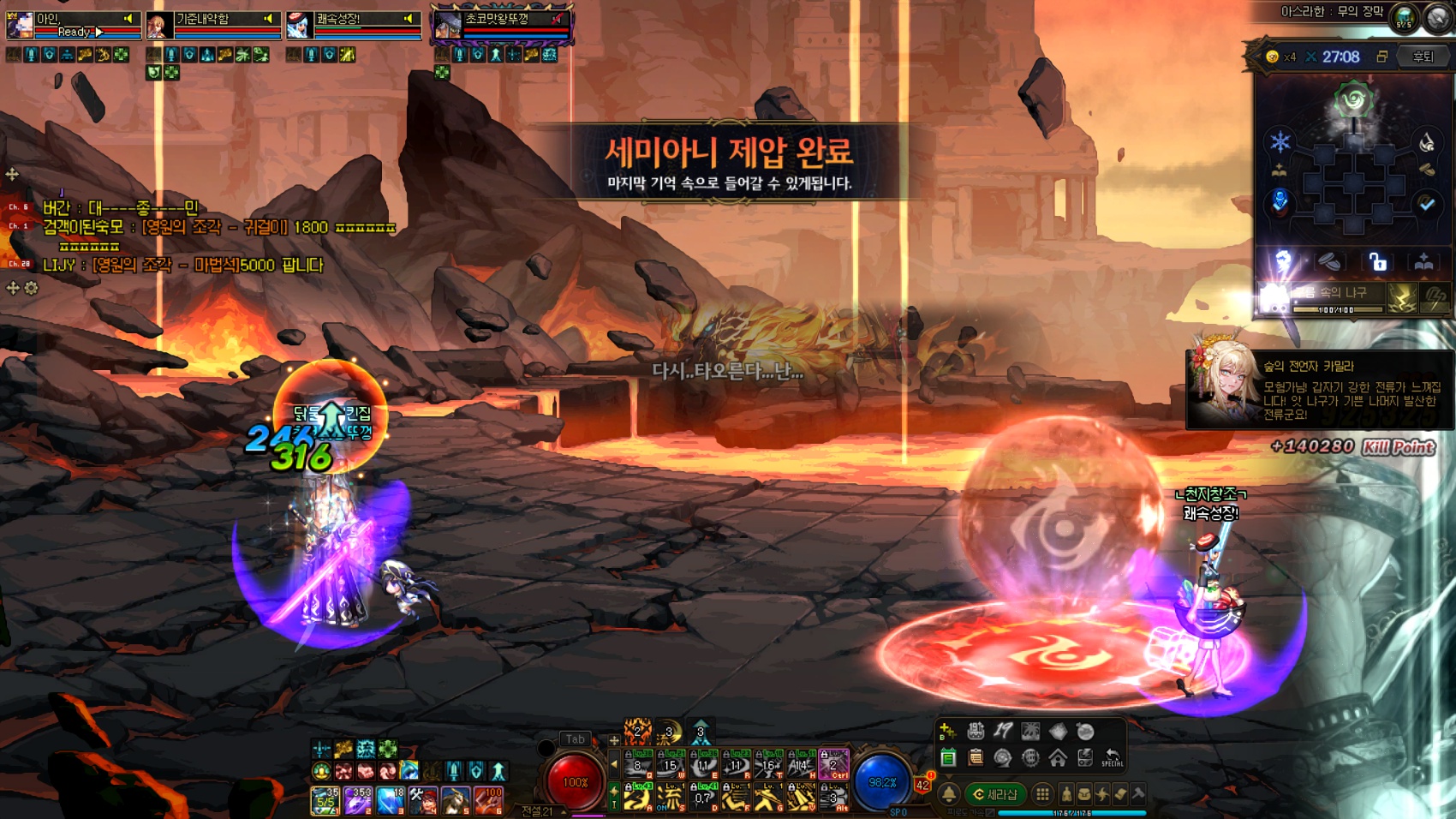
Task: Use the quick slot 1 consumable item
Action: tap(325, 800)
